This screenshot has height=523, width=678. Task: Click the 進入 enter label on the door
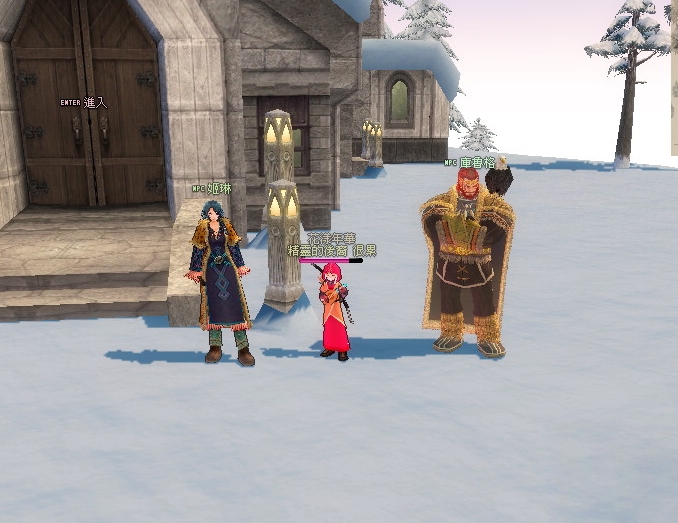point(94,102)
